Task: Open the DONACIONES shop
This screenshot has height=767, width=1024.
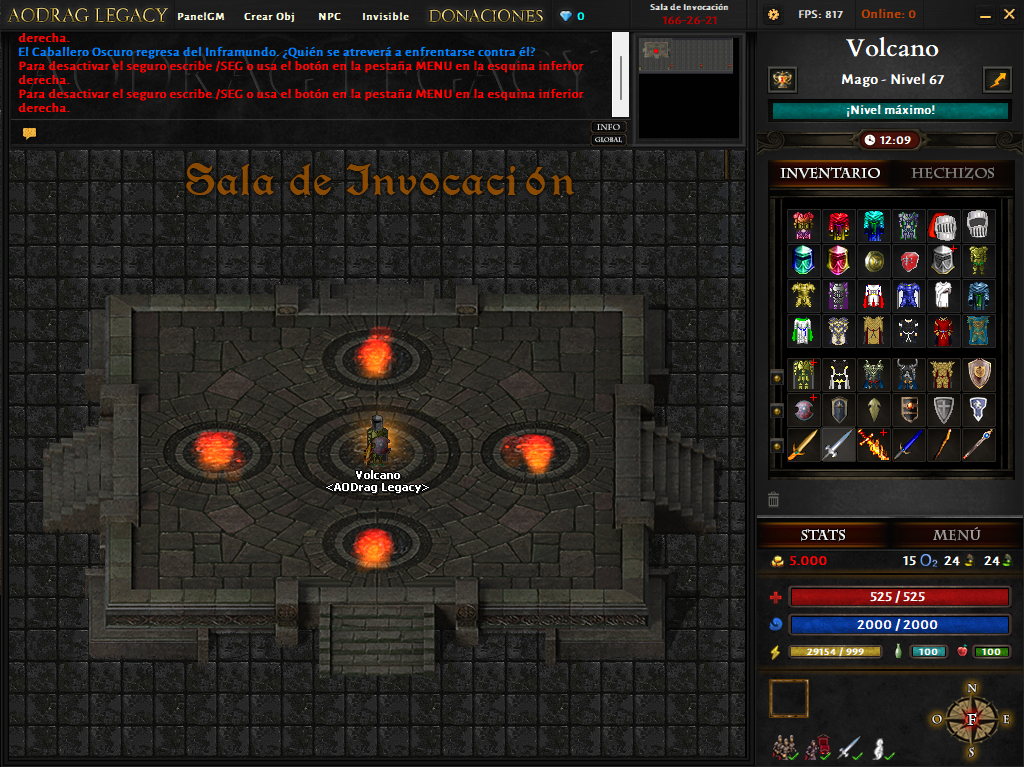Action: point(486,16)
